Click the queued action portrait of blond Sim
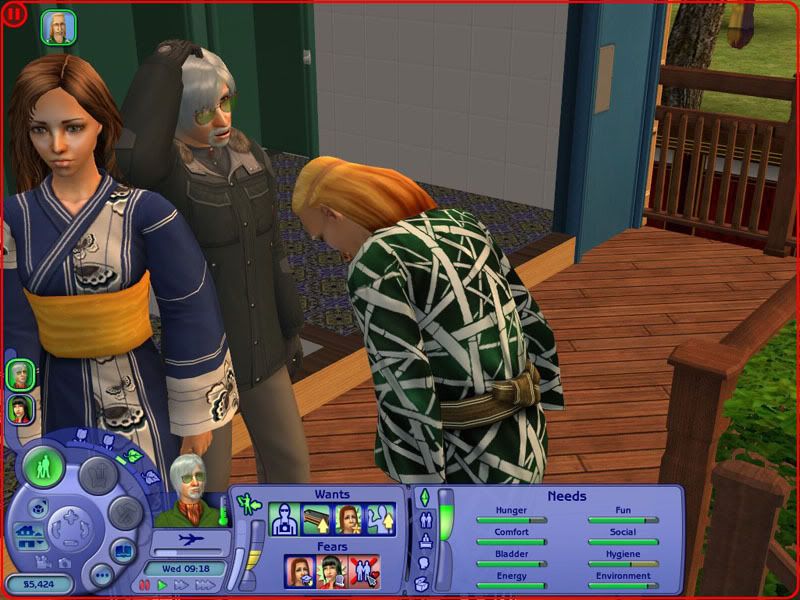 click(58, 27)
